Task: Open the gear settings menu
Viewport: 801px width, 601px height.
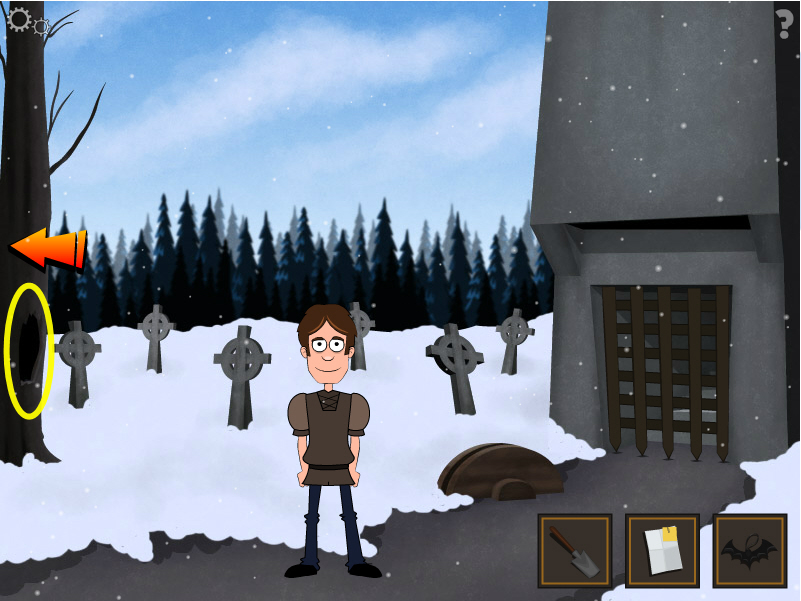Action: [x=22, y=19]
